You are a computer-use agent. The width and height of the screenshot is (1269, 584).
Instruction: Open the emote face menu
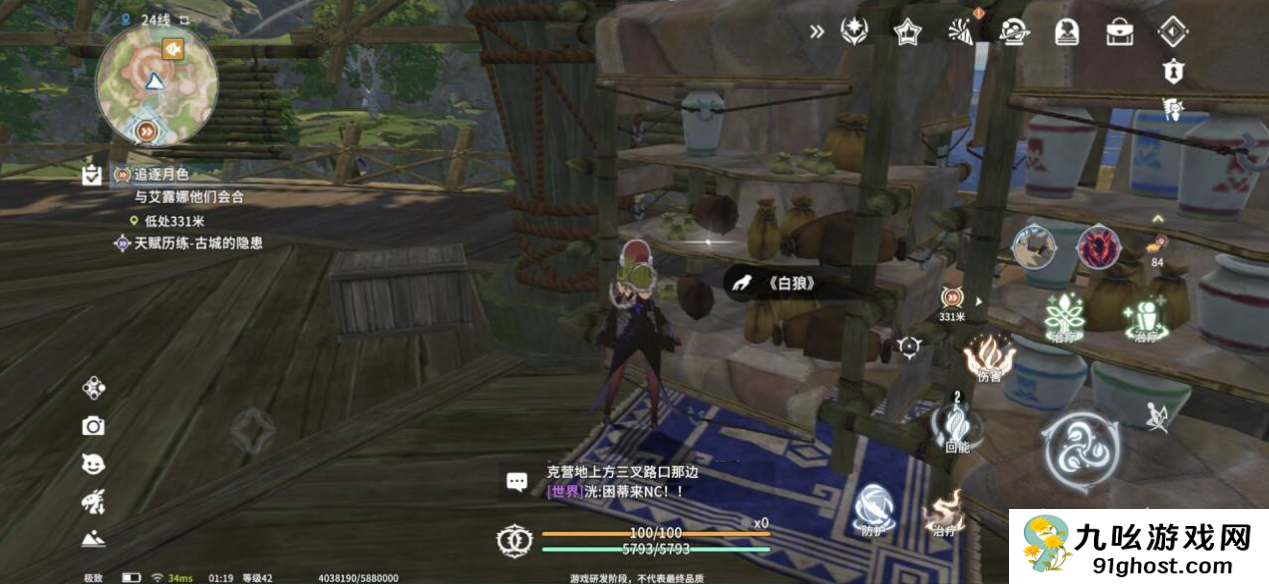tap(93, 463)
